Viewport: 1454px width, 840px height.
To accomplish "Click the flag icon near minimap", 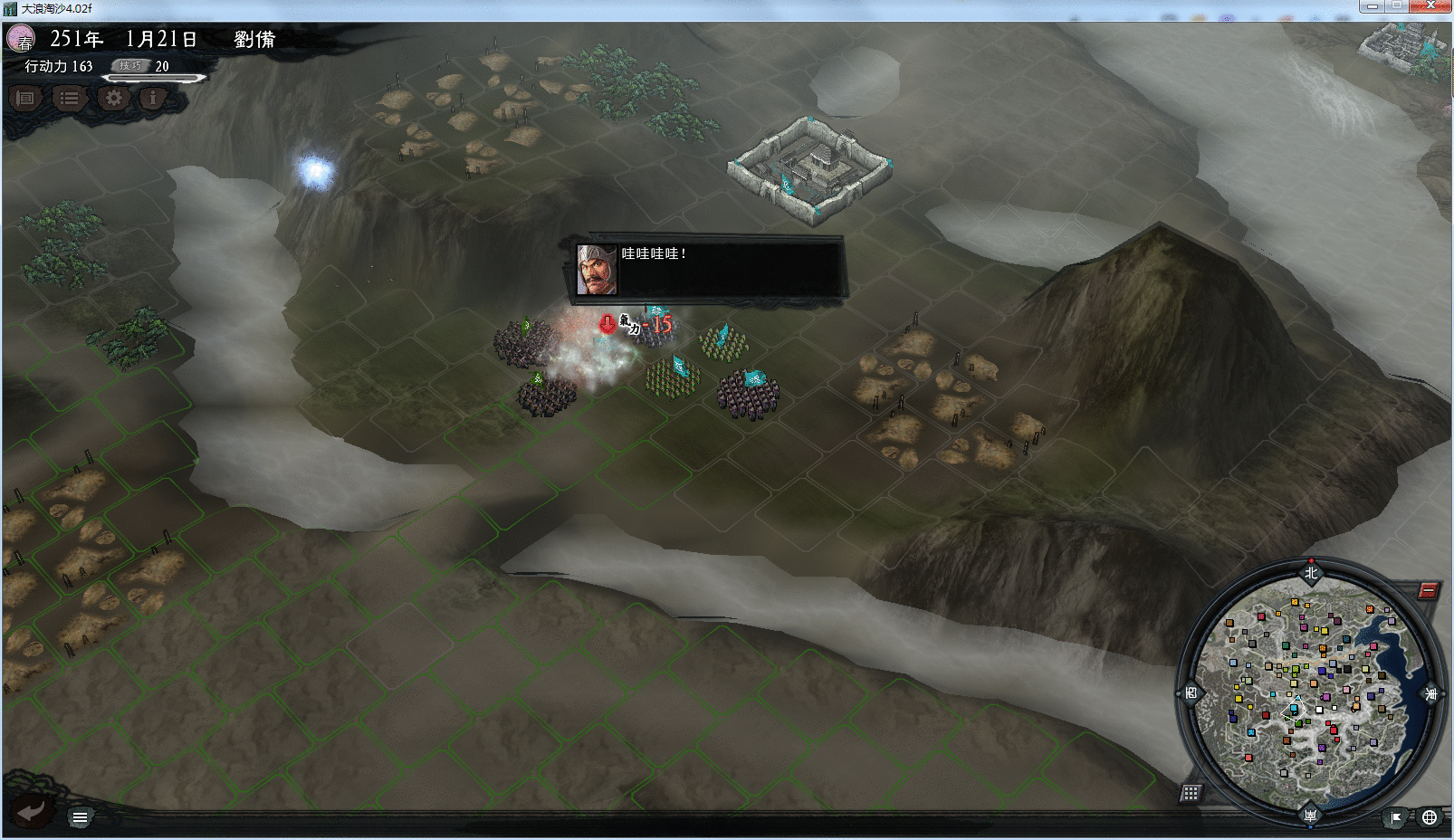I will (x=1396, y=817).
